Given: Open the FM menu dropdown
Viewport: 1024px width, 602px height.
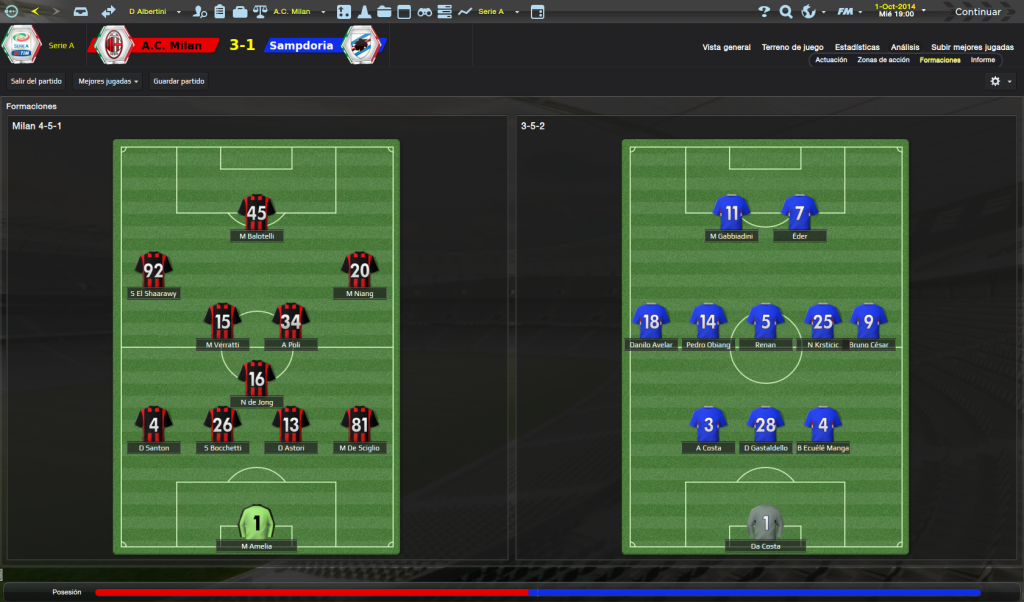Looking at the screenshot, I should [849, 12].
